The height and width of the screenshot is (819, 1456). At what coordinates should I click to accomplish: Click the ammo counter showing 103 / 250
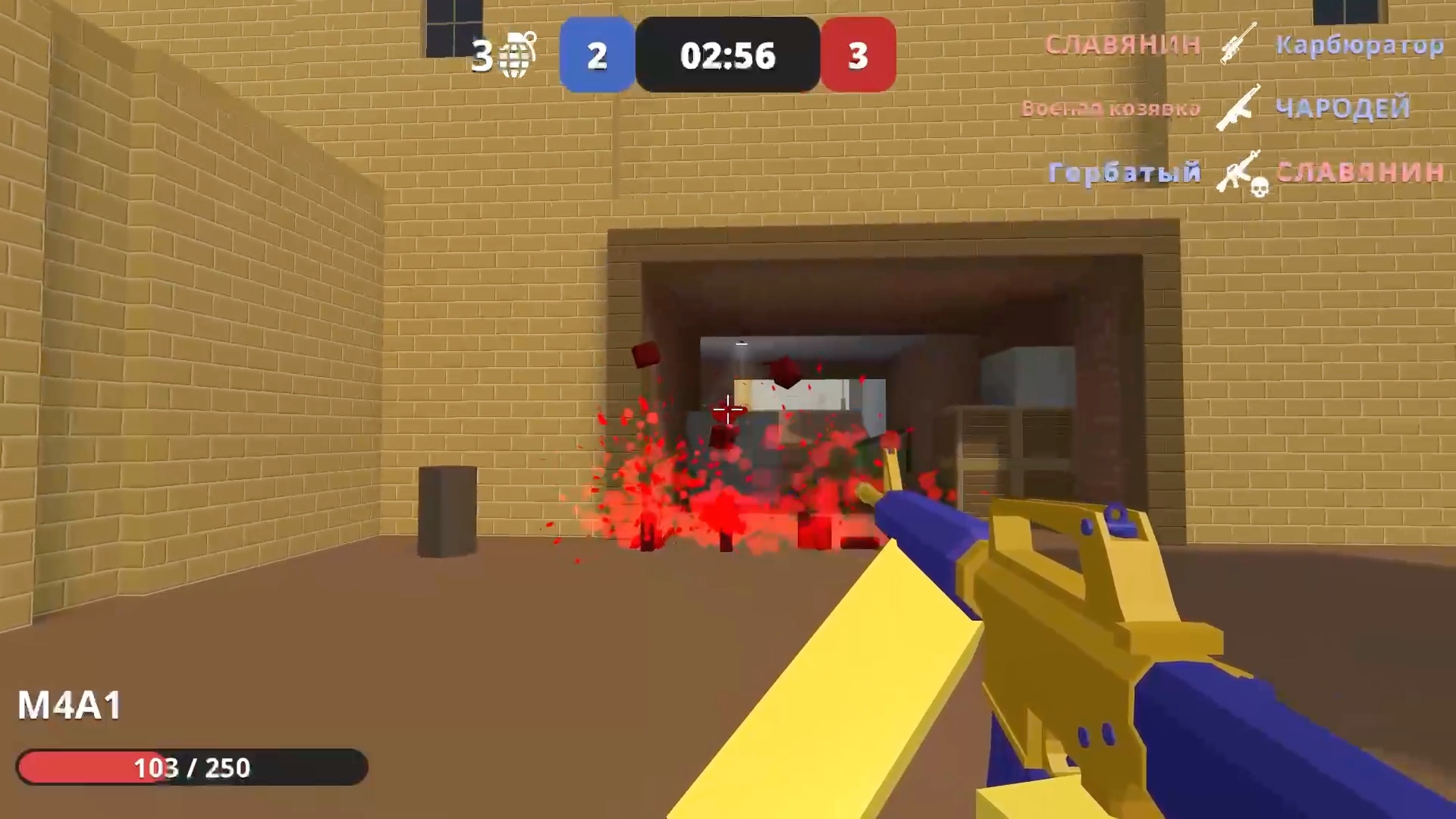(193, 767)
